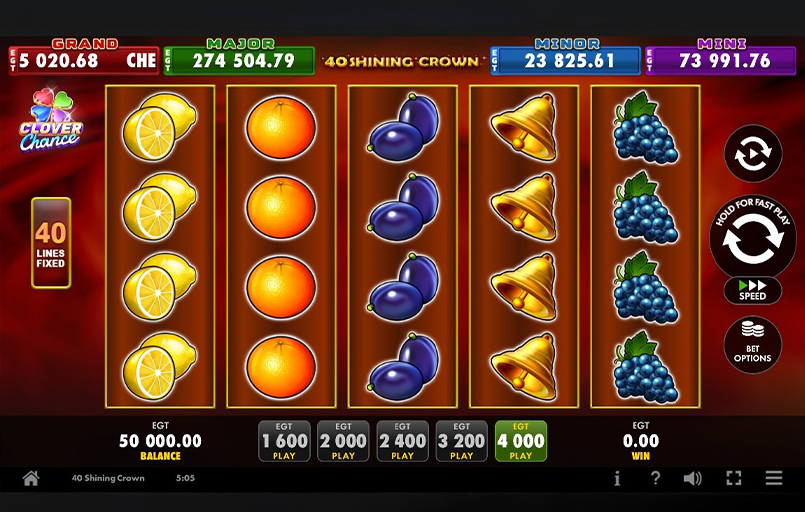
Task: Click the 40 Lines Fixed panel
Action: (x=51, y=242)
